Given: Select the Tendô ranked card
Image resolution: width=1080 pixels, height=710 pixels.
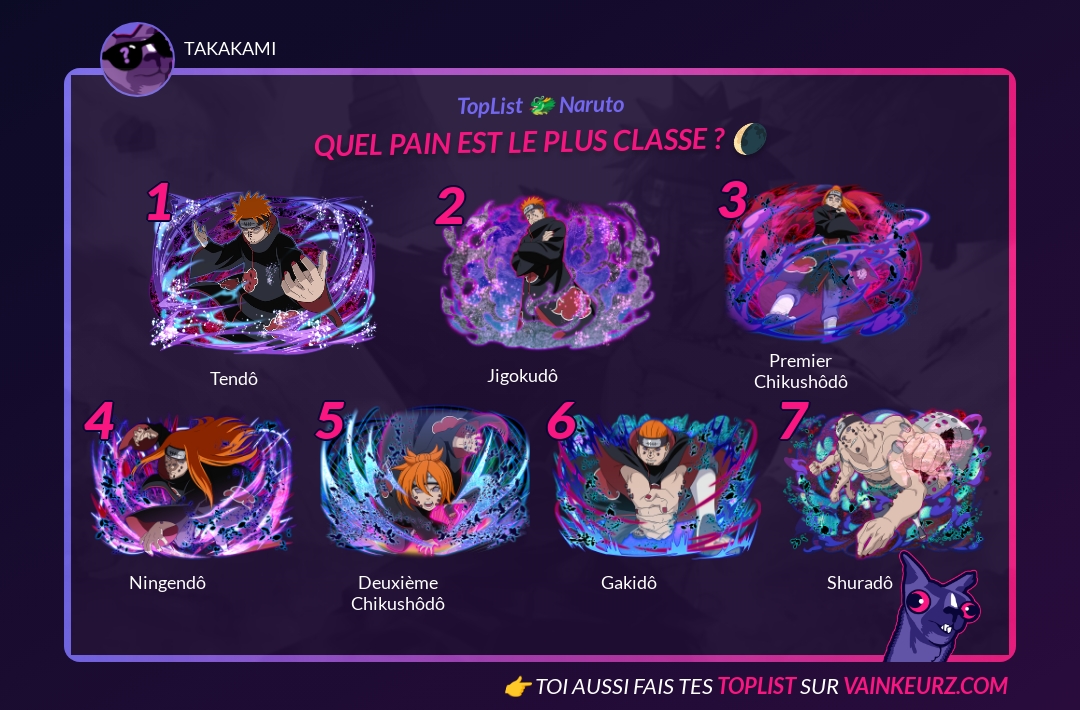Looking at the screenshot, I should point(262,270).
